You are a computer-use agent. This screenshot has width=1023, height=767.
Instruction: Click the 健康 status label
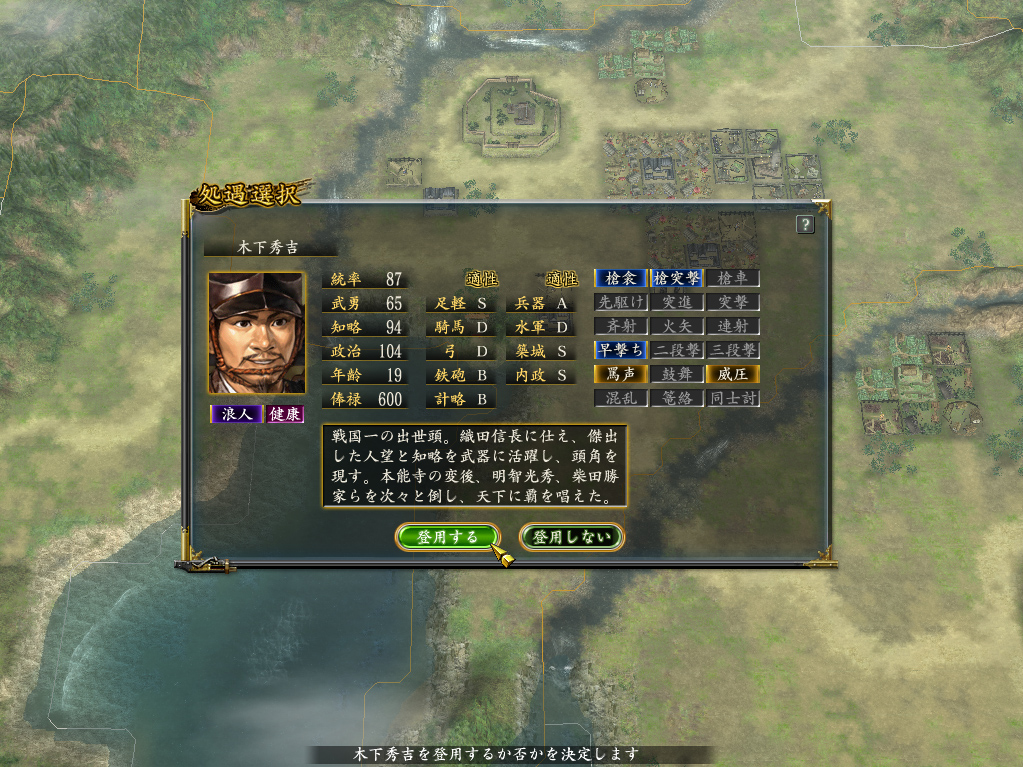285,414
